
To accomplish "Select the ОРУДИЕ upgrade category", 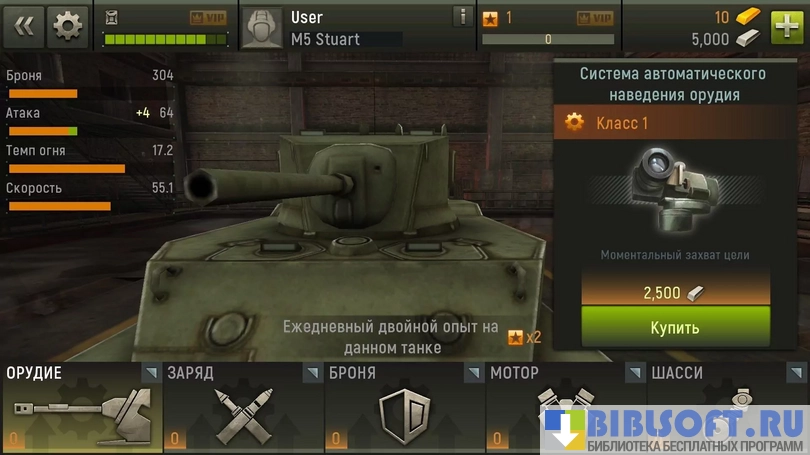I will pyautogui.click(x=81, y=407).
